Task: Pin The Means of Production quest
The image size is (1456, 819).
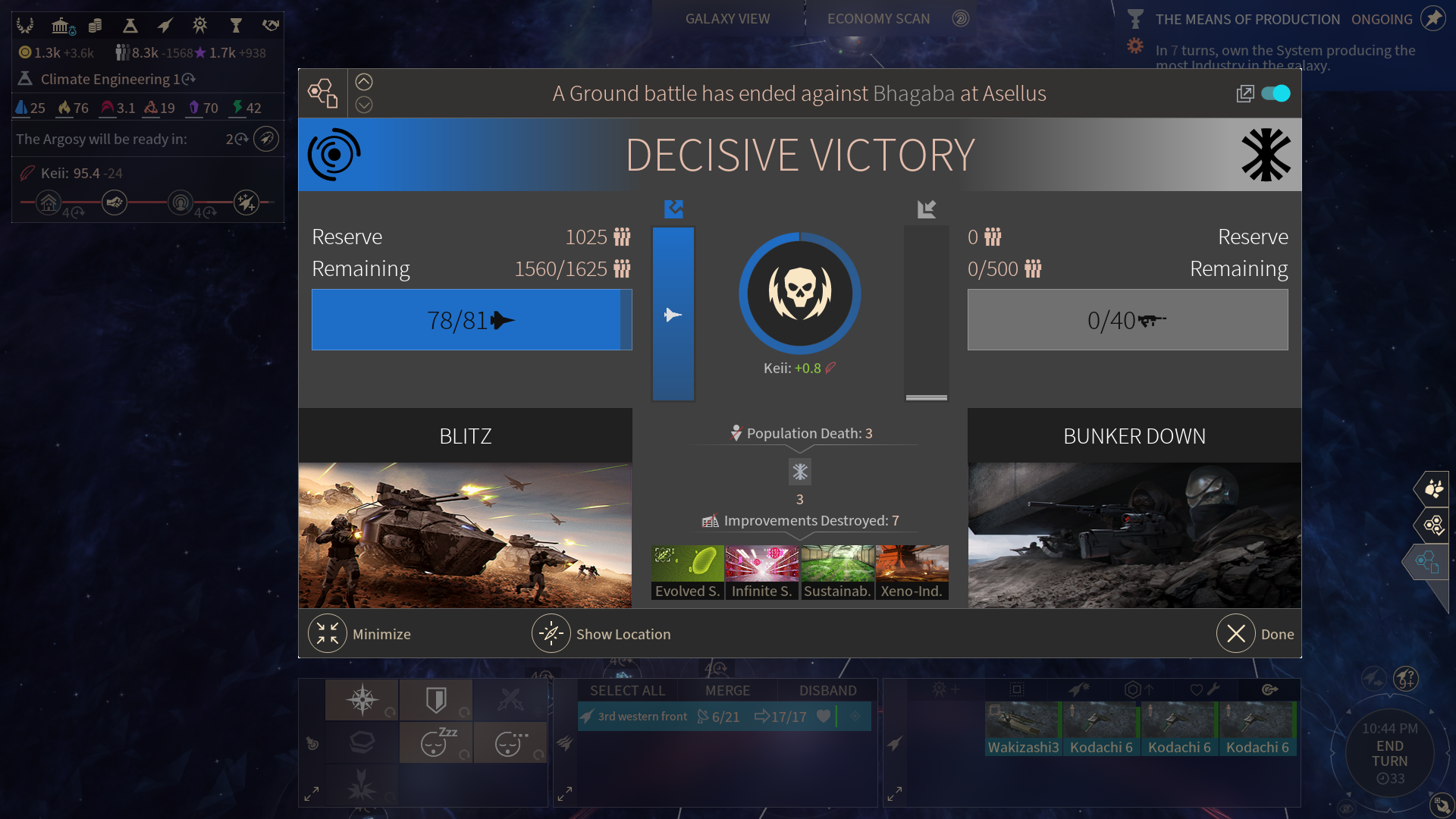Action: click(1432, 19)
